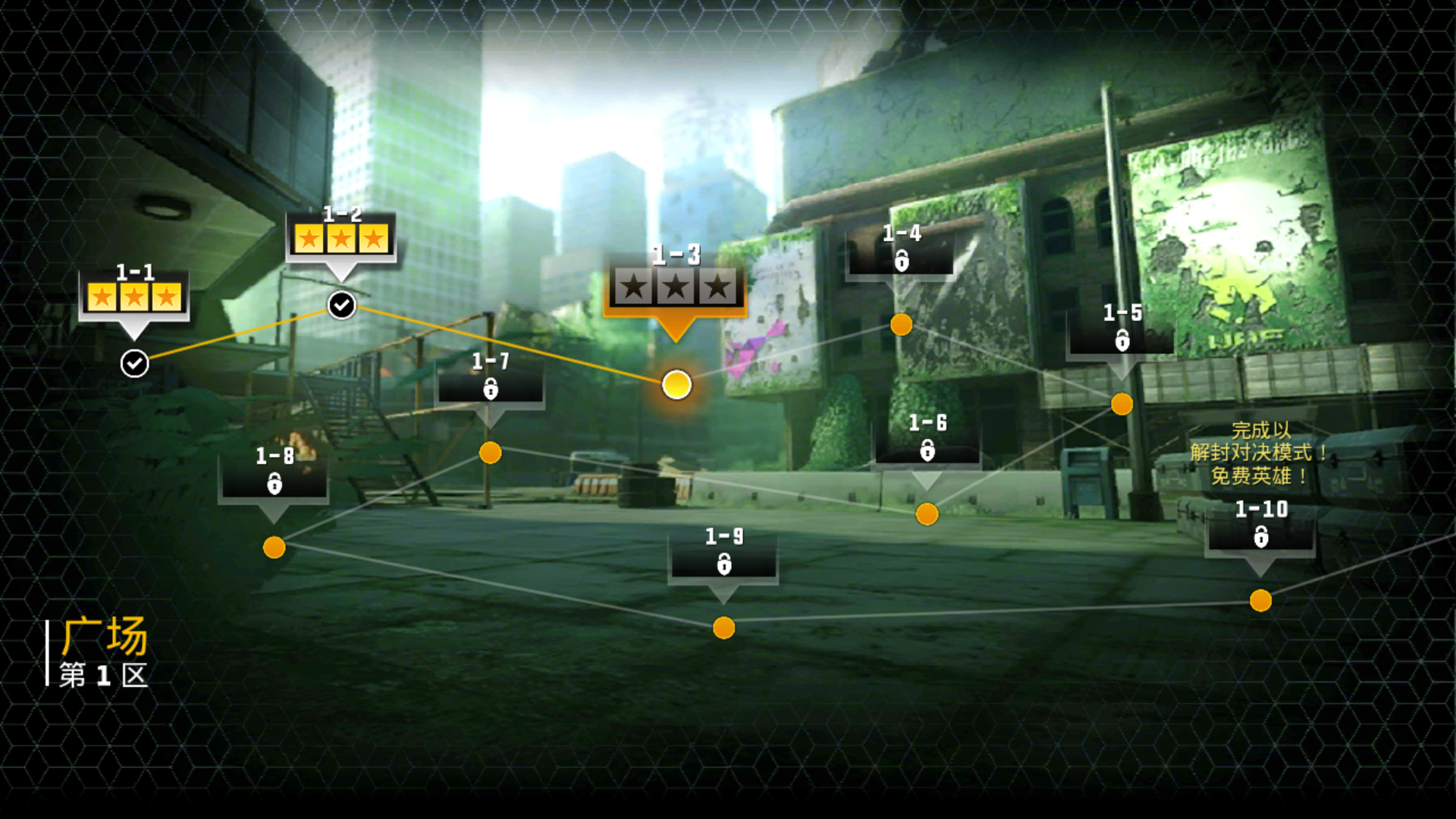Pick locked level 1-8
Viewport: 1456px width, 819px height.
tap(274, 547)
